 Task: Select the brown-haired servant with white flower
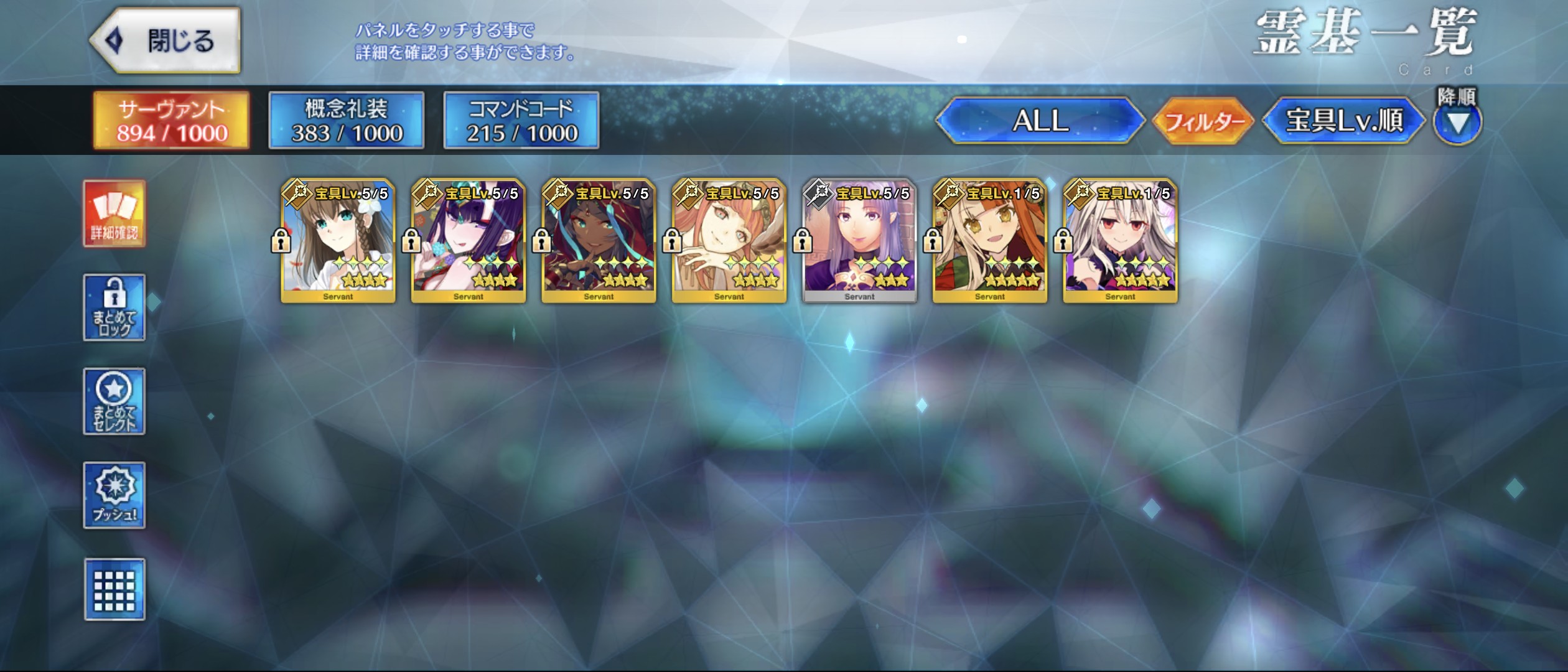[x=338, y=241]
